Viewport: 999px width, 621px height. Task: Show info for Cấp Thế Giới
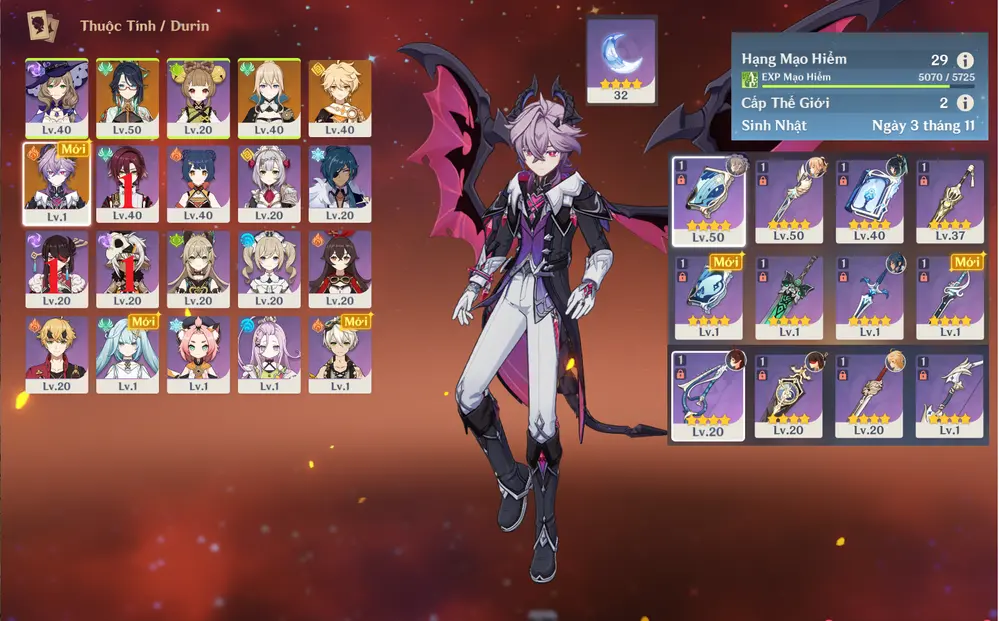965,103
